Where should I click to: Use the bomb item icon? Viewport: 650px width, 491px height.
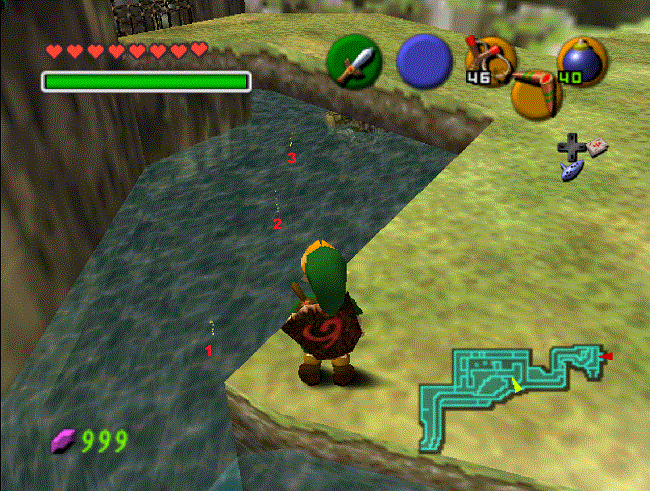pyautogui.click(x=581, y=60)
